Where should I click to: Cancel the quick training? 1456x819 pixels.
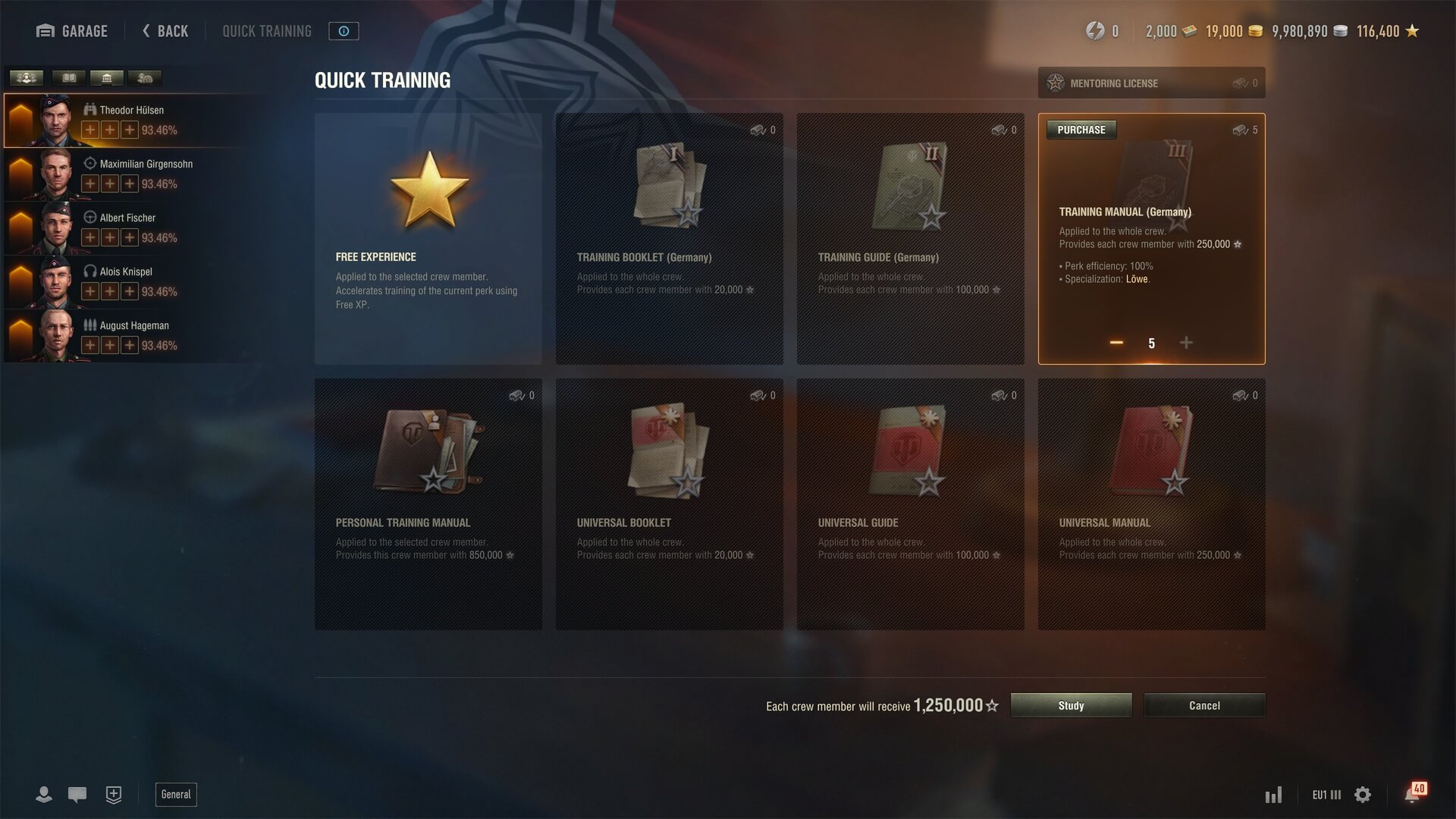(x=1204, y=705)
